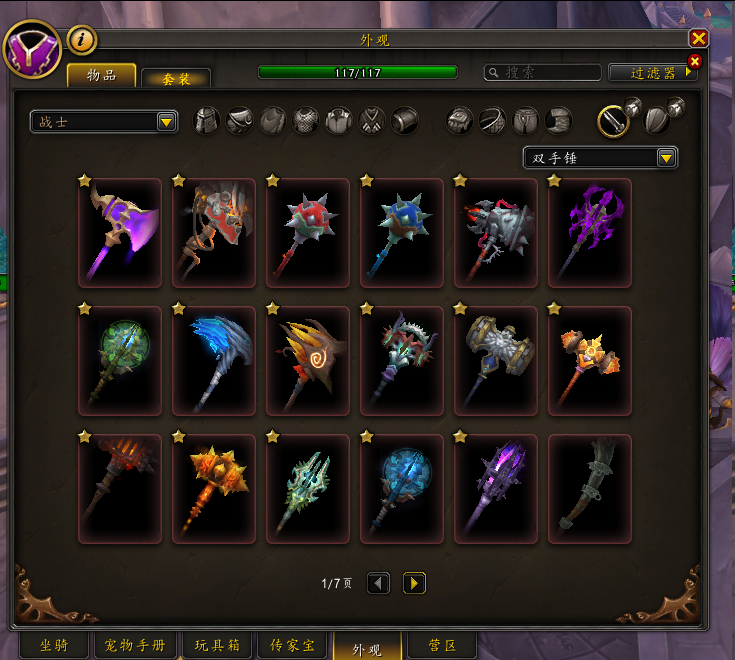Switch to the 营区 tab
The image size is (735, 660).
pos(441,645)
